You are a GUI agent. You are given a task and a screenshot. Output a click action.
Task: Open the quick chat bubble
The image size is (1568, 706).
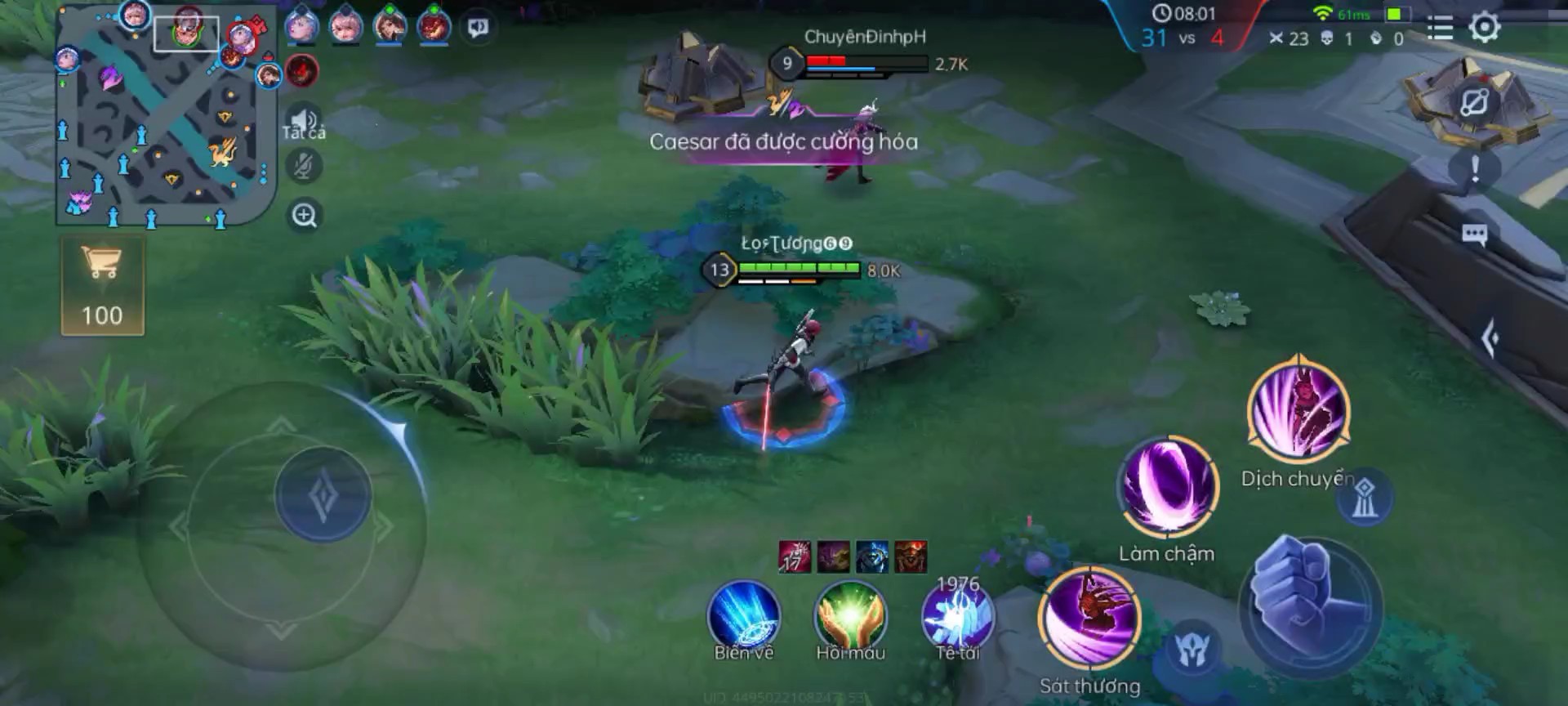(x=1474, y=235)
